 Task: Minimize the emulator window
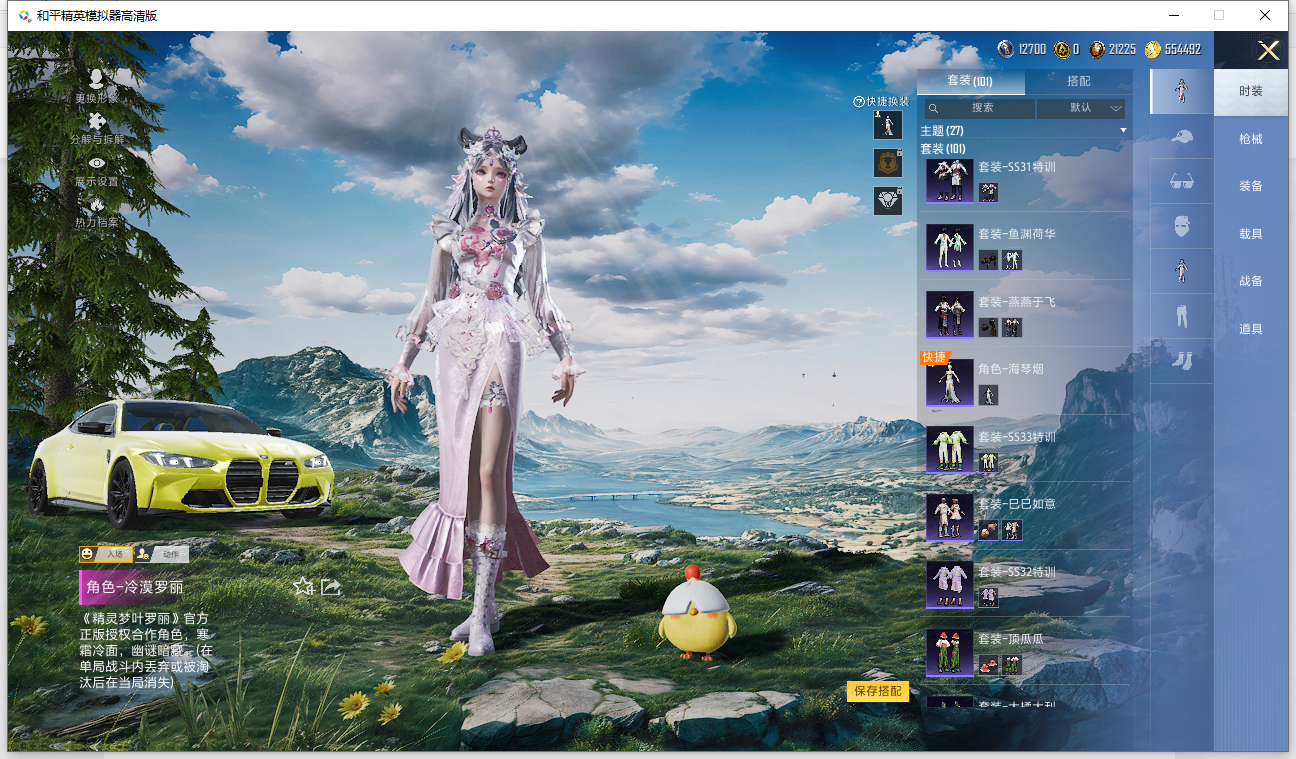coord(1173,15)
